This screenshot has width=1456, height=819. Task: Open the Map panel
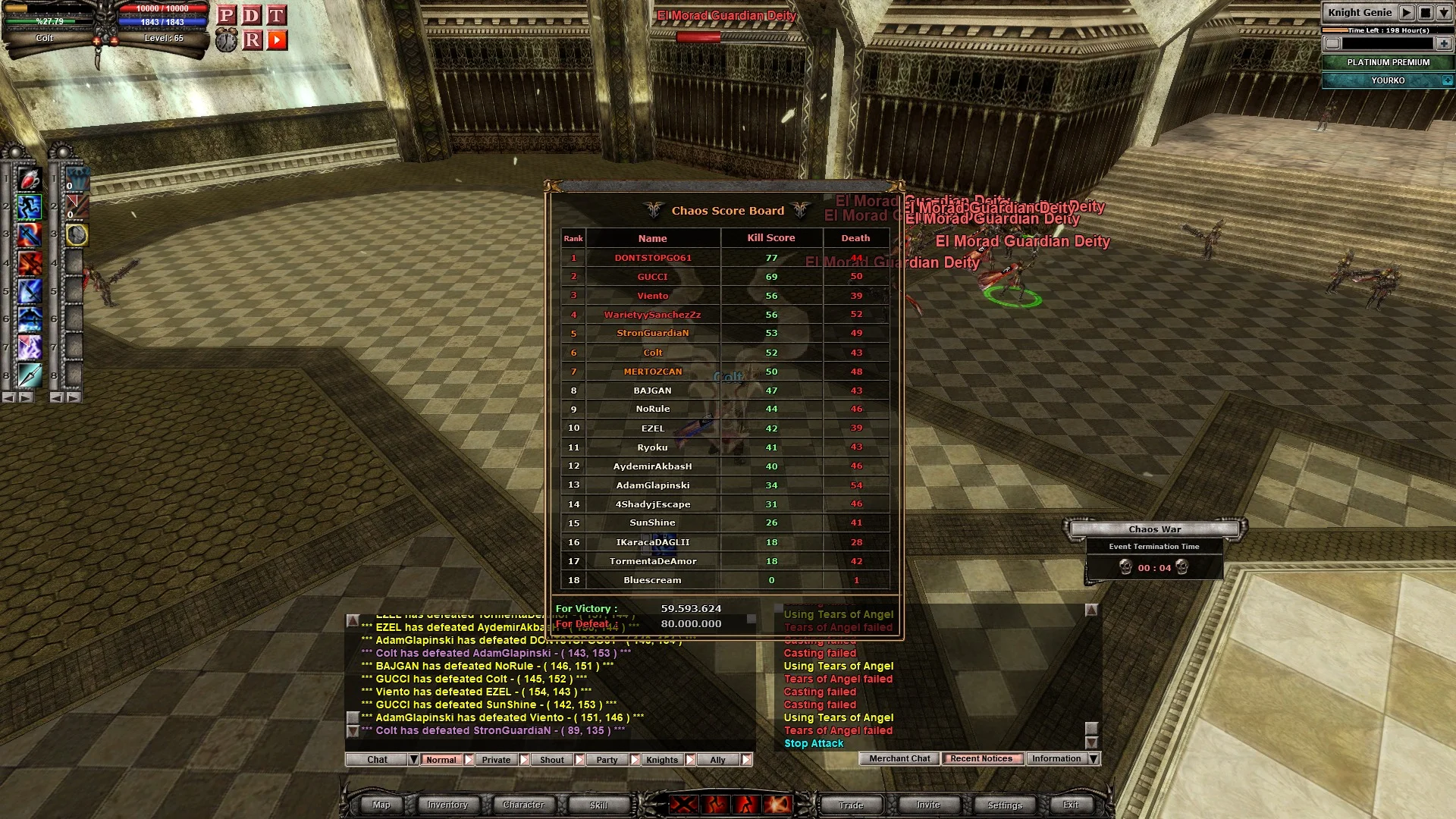click(x=381, y=805)
